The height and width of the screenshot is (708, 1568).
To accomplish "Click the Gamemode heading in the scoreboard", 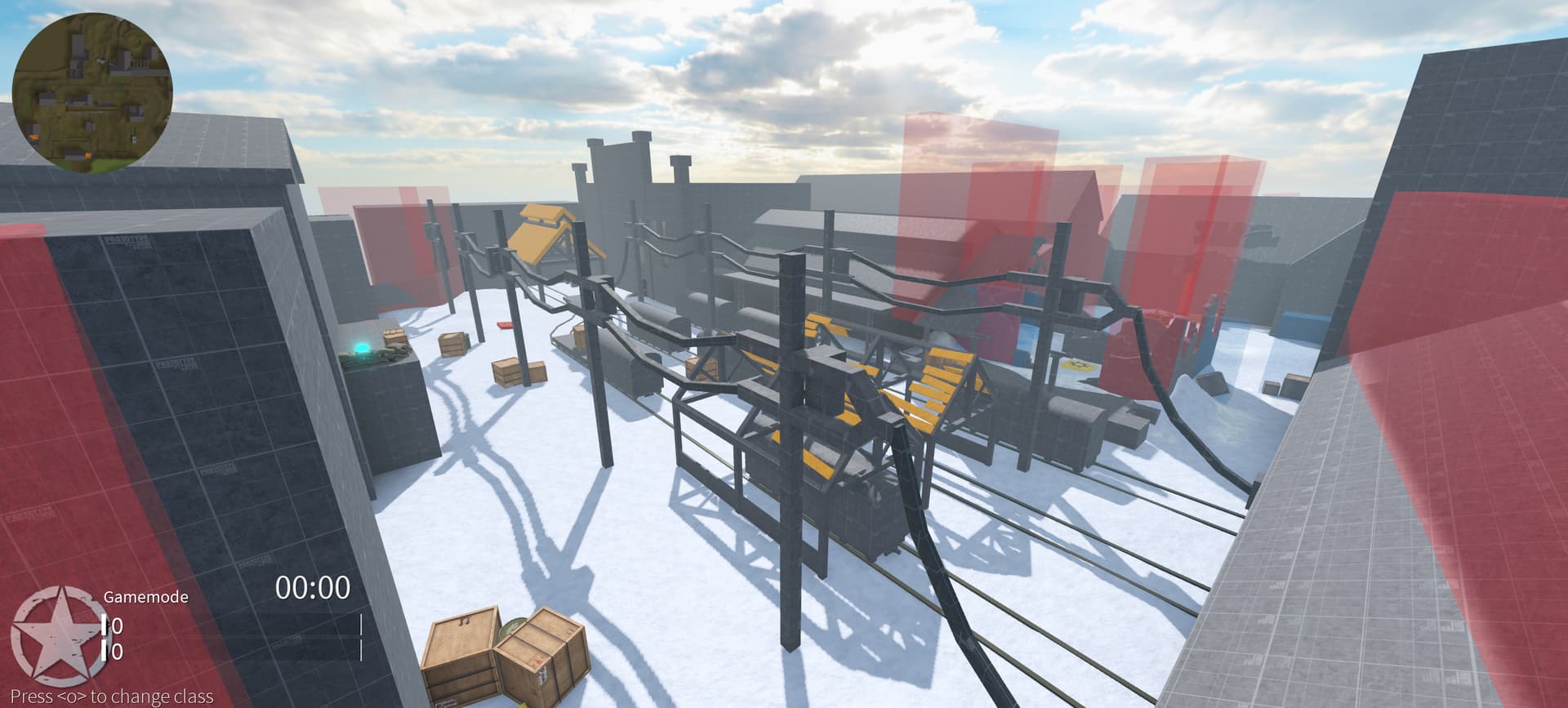I will pos(147,596).
